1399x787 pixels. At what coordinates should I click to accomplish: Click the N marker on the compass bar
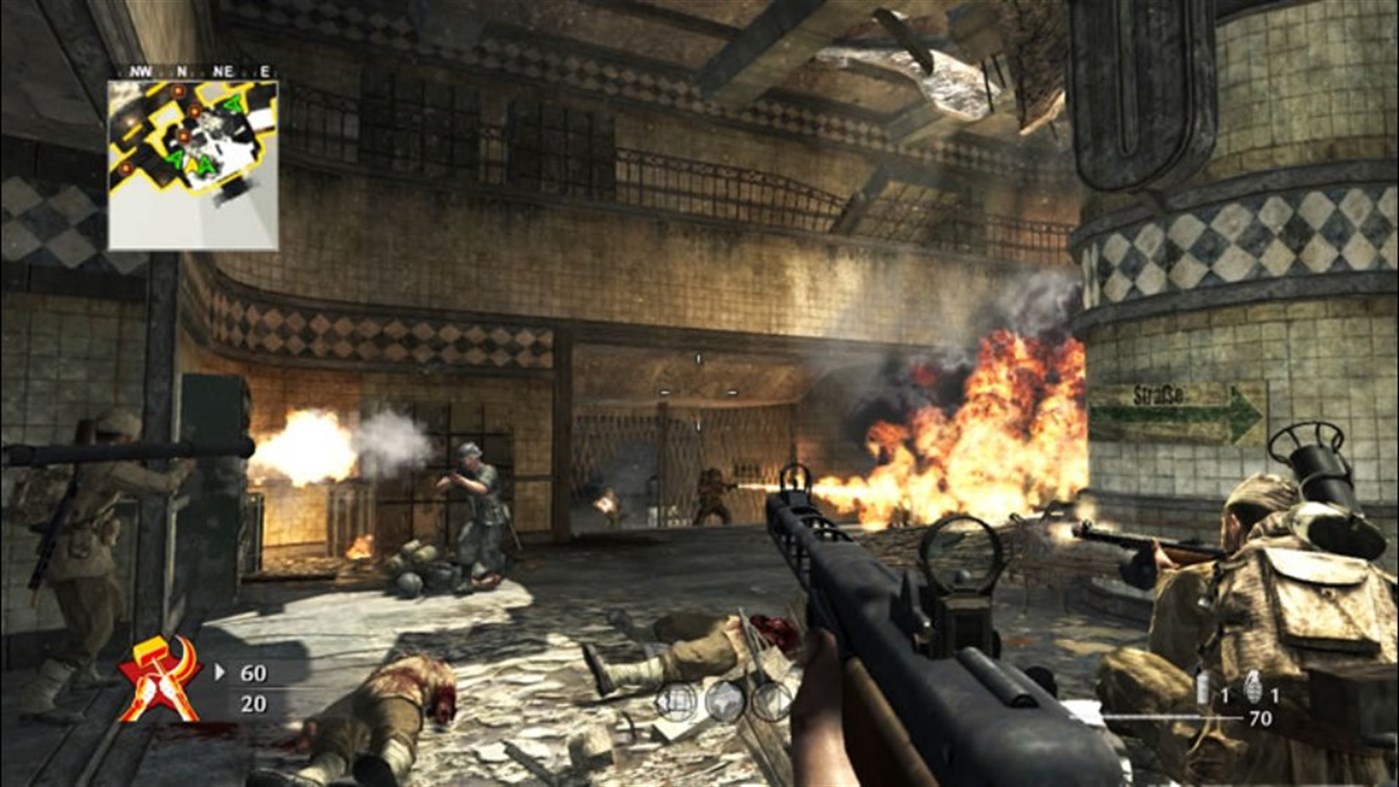[x=181, y=71]
